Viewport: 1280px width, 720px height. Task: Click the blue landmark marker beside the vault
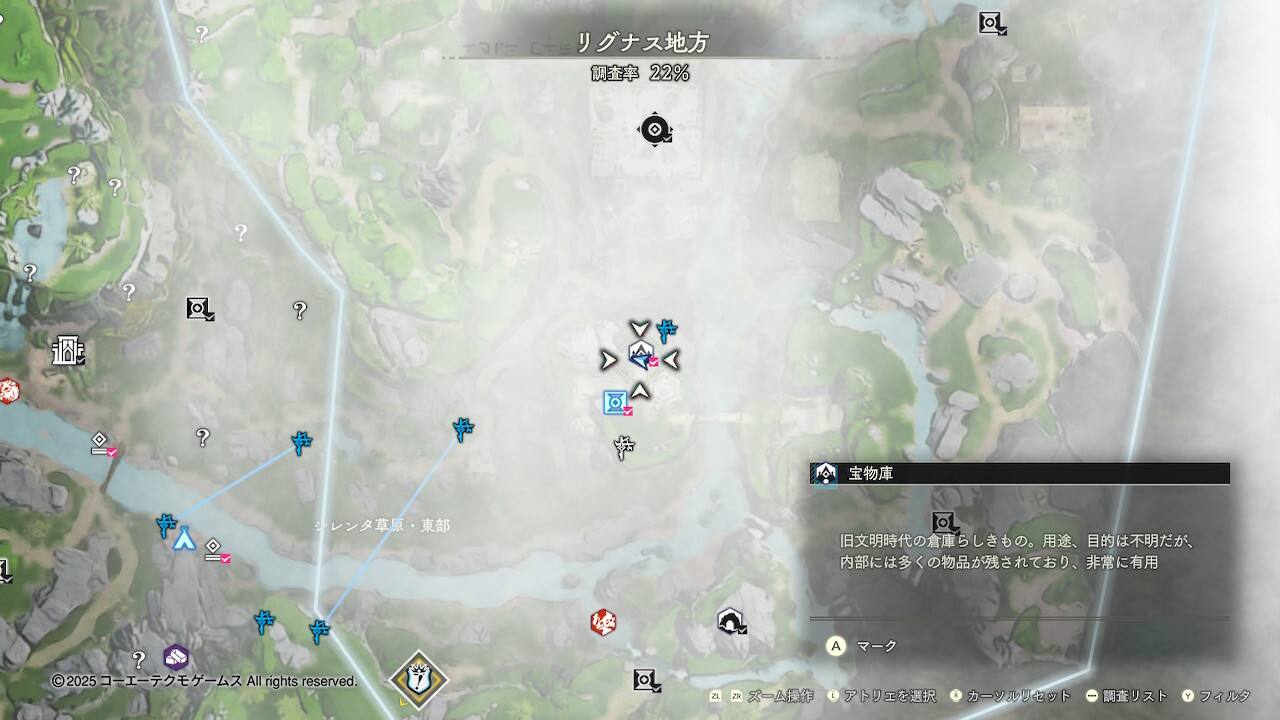click(x=667, y=330)
